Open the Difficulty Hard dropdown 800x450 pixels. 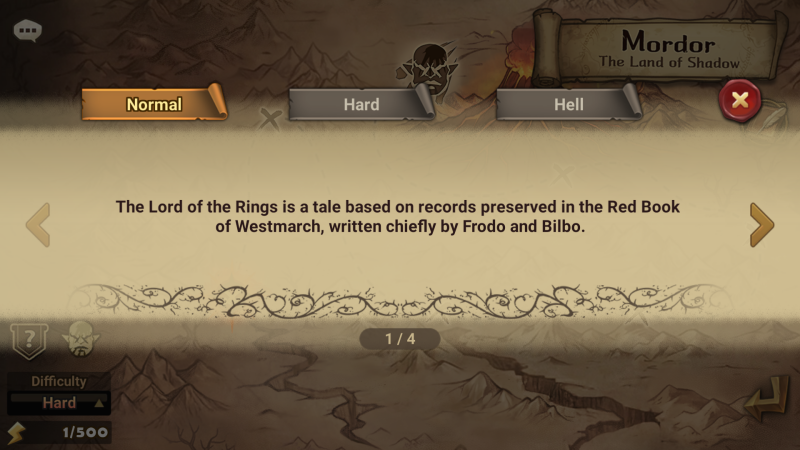(59, 403)
